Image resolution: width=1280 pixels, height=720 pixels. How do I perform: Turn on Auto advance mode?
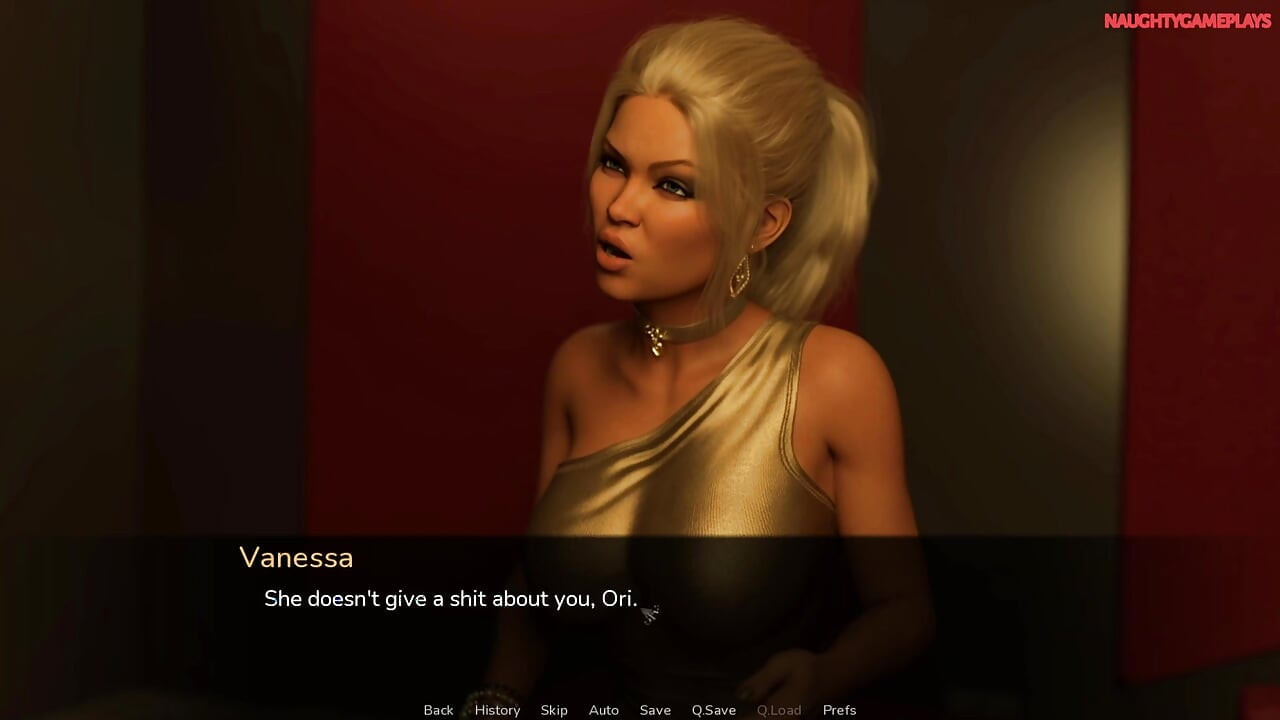pos(604,710)
